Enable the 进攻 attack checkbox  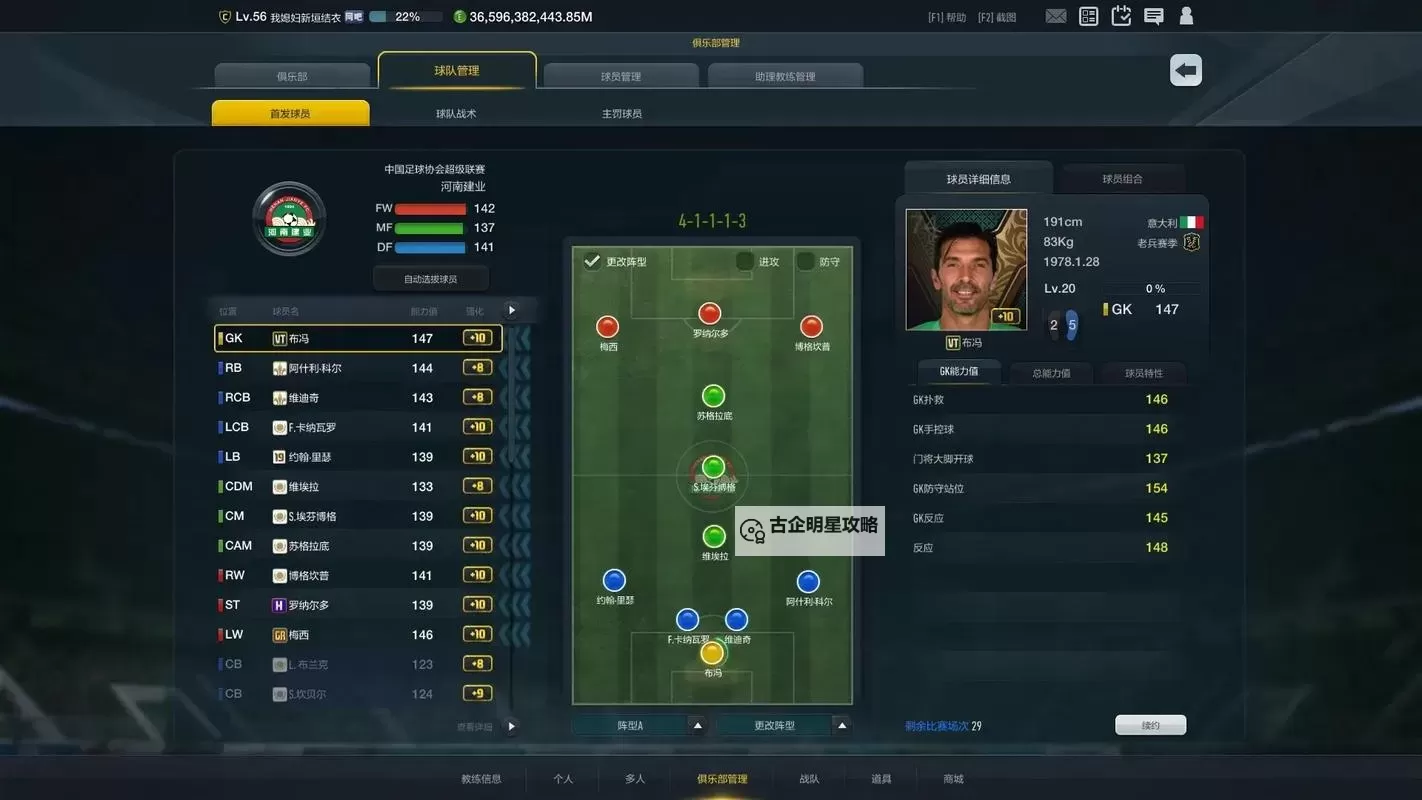pos(744,261)
